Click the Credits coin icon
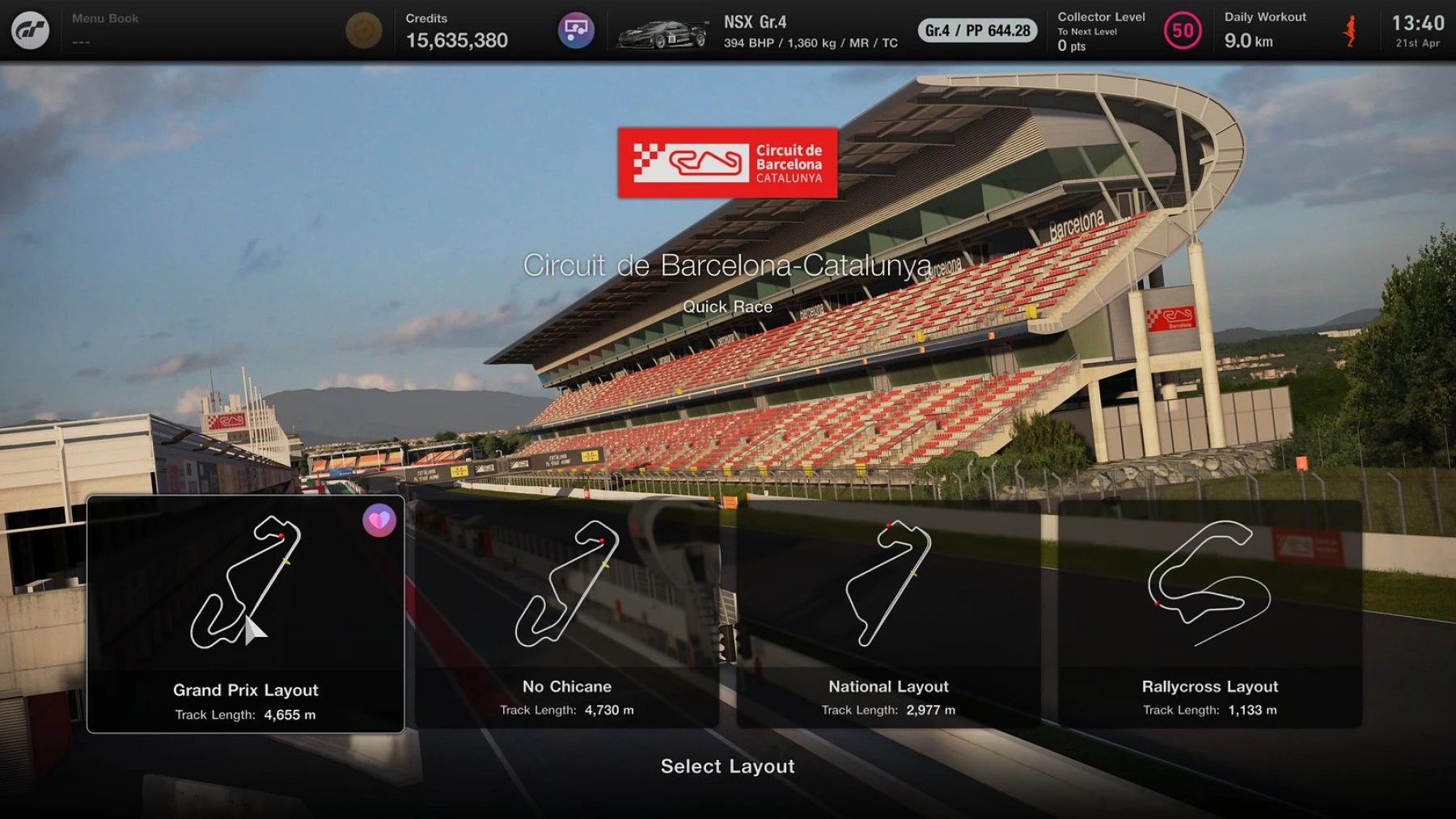1456x819 pixels. pos(364,30)
